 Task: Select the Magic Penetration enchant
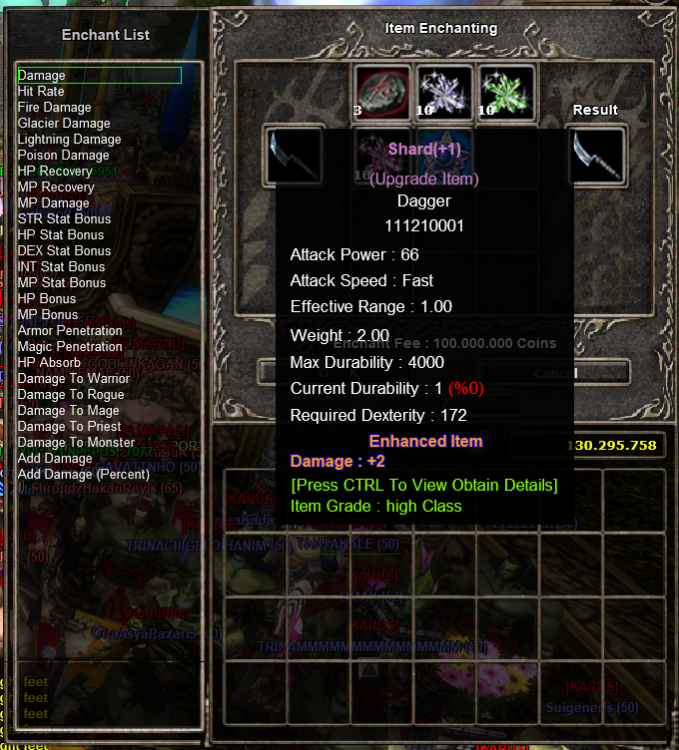[70, 347]
